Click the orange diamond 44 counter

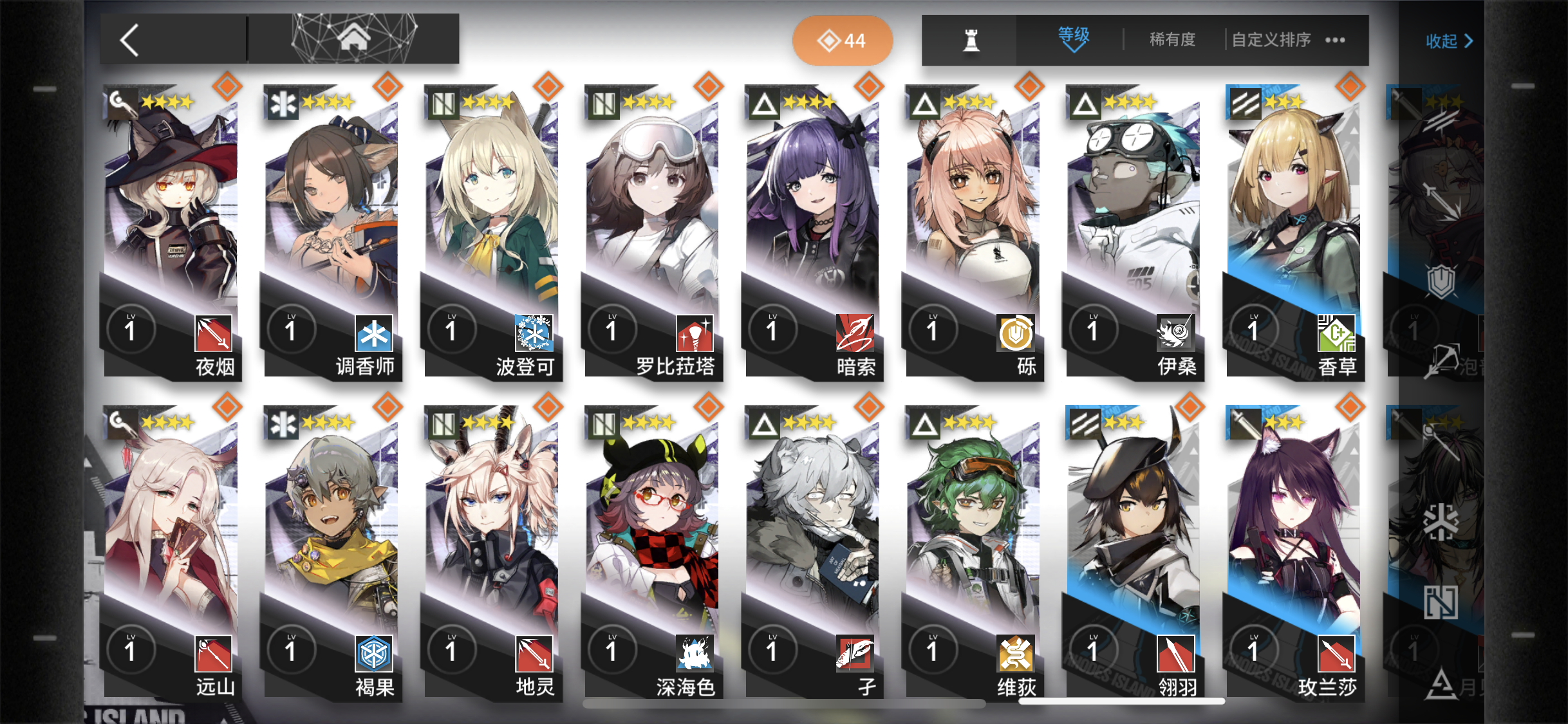843,40
